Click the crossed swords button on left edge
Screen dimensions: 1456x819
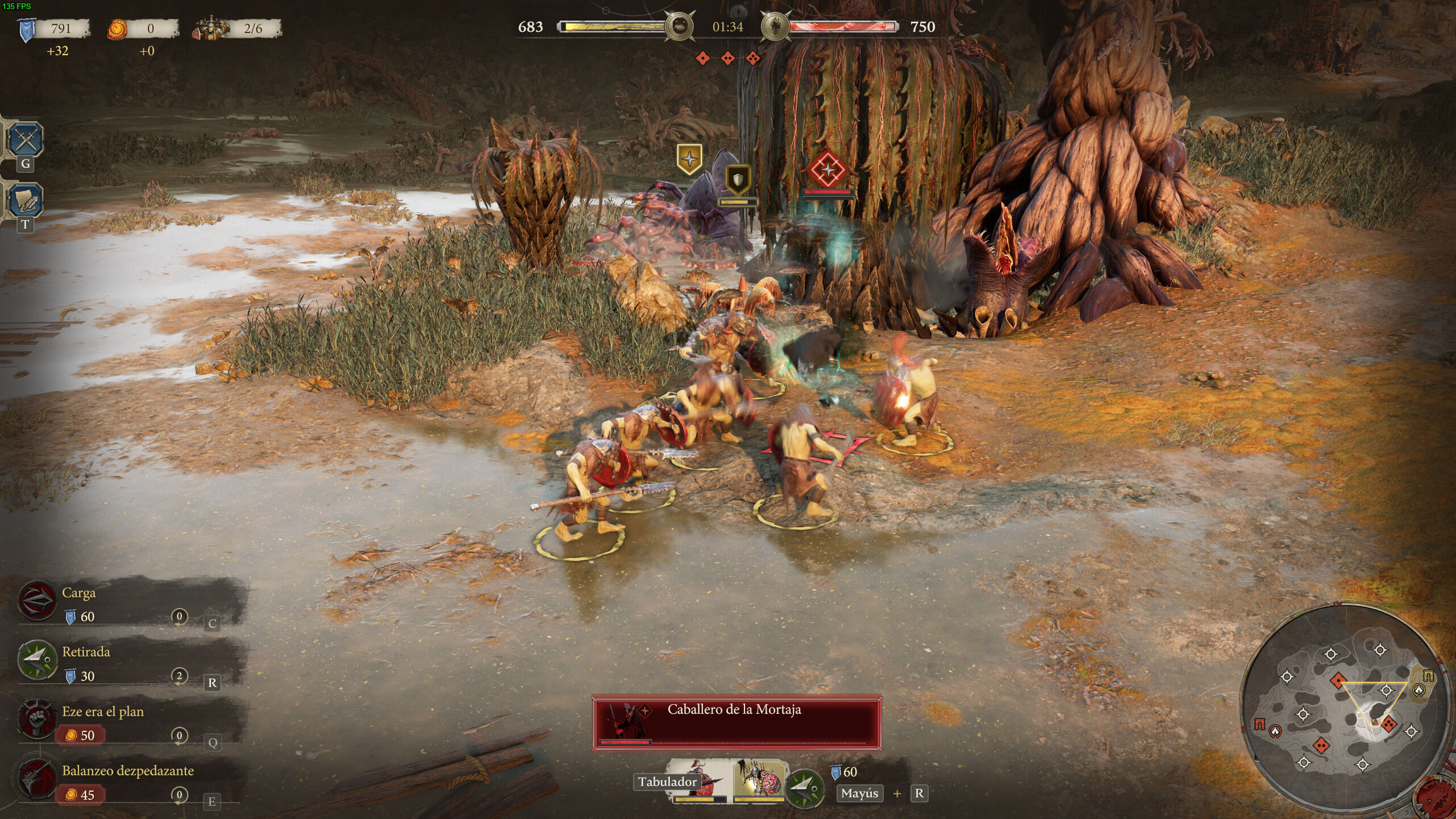tap(26, 139)
